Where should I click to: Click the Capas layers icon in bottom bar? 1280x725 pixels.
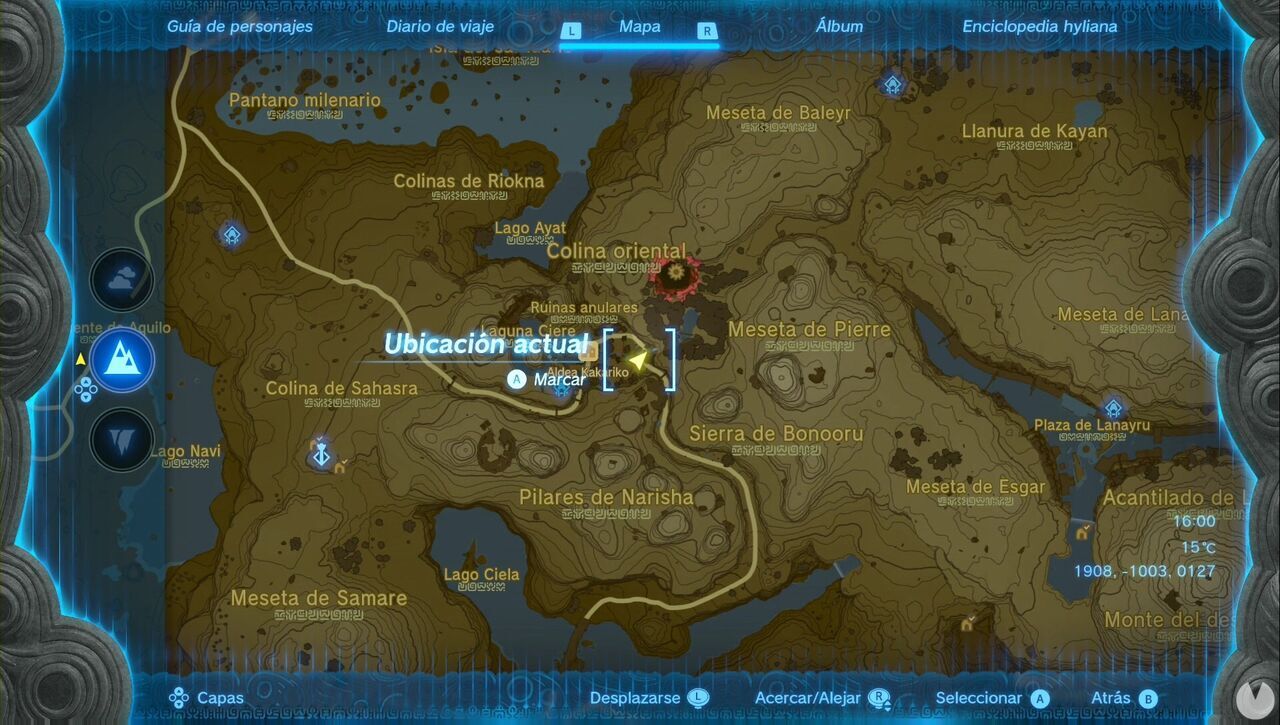click(x=180, y=697)
